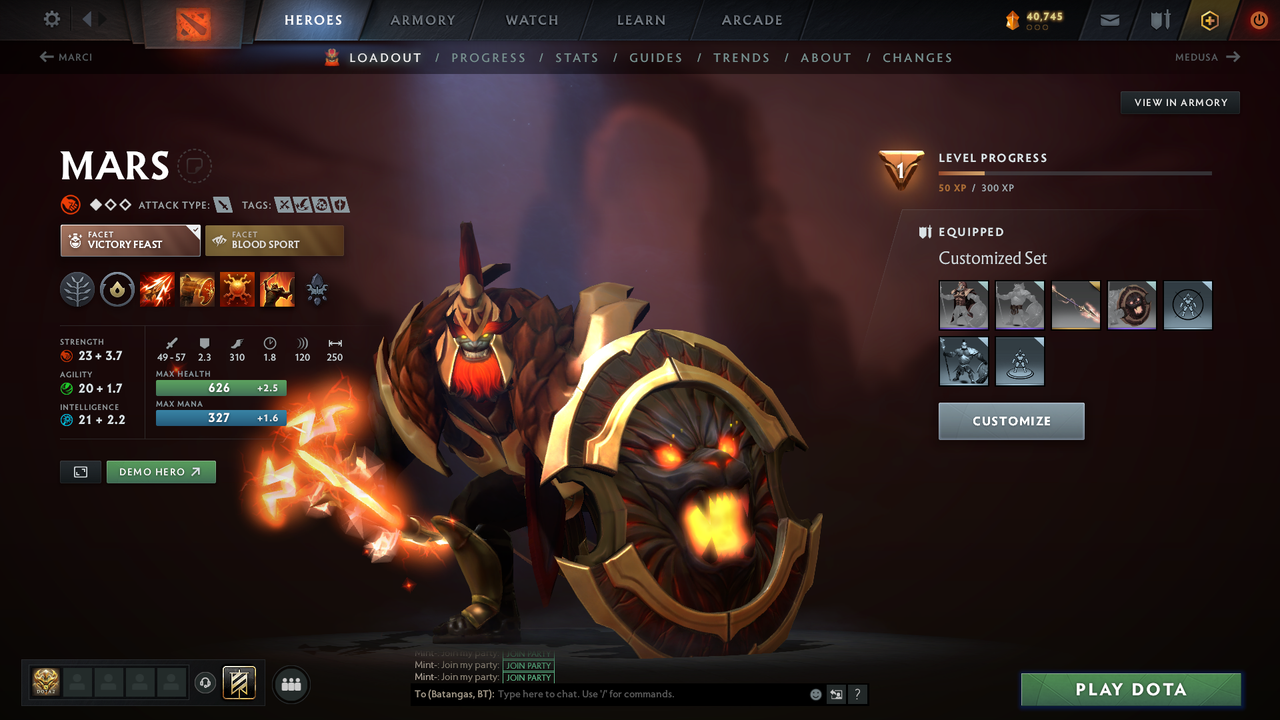View Mars's Arena of Blood ability icon

(278, 289)
